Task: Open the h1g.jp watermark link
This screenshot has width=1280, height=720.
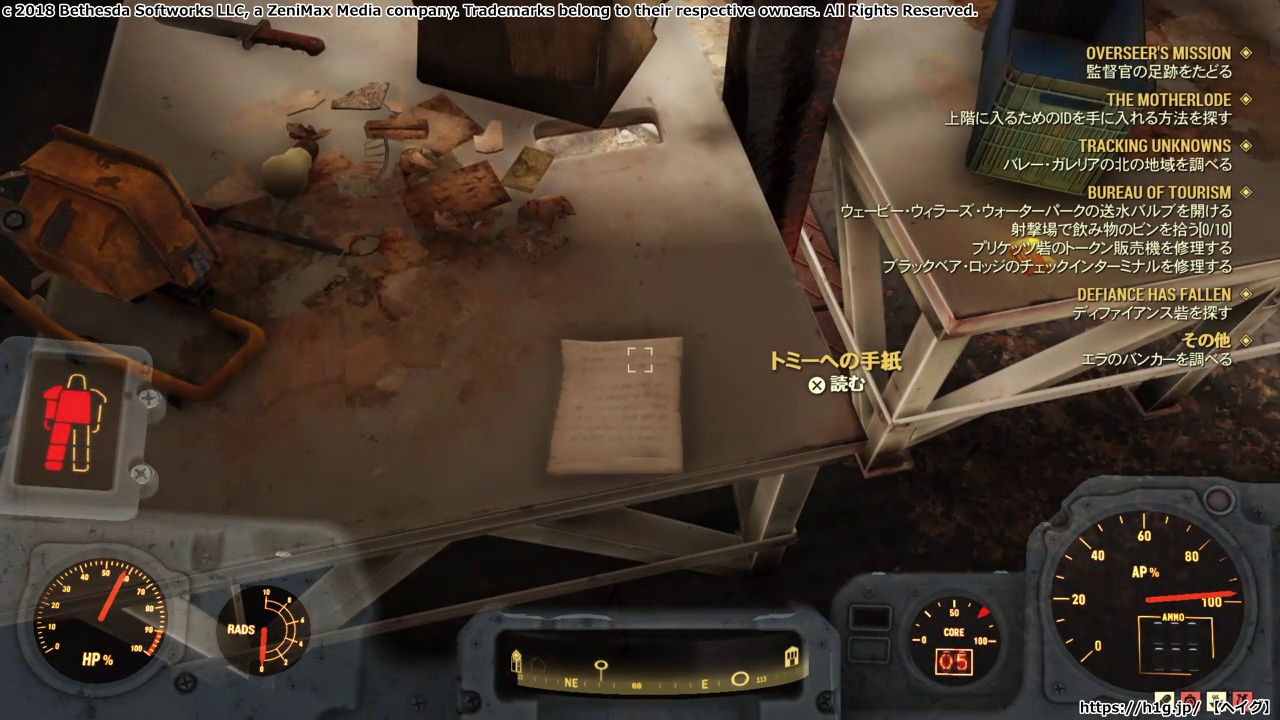Action: (x=1140, y=707)
